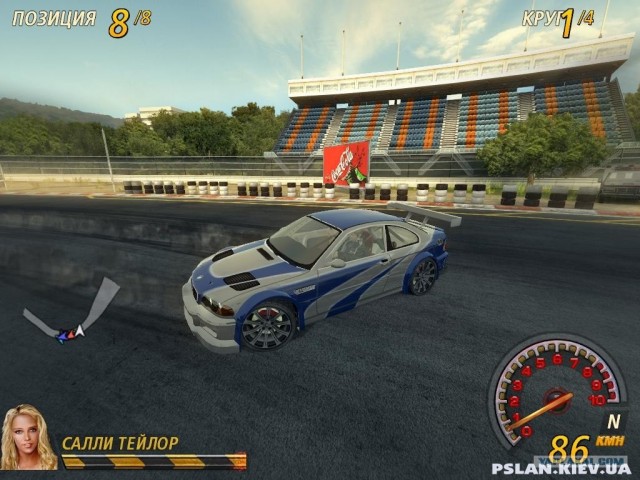Open the PSLAN.KIEV.UA watermark link

coord(561,468)
